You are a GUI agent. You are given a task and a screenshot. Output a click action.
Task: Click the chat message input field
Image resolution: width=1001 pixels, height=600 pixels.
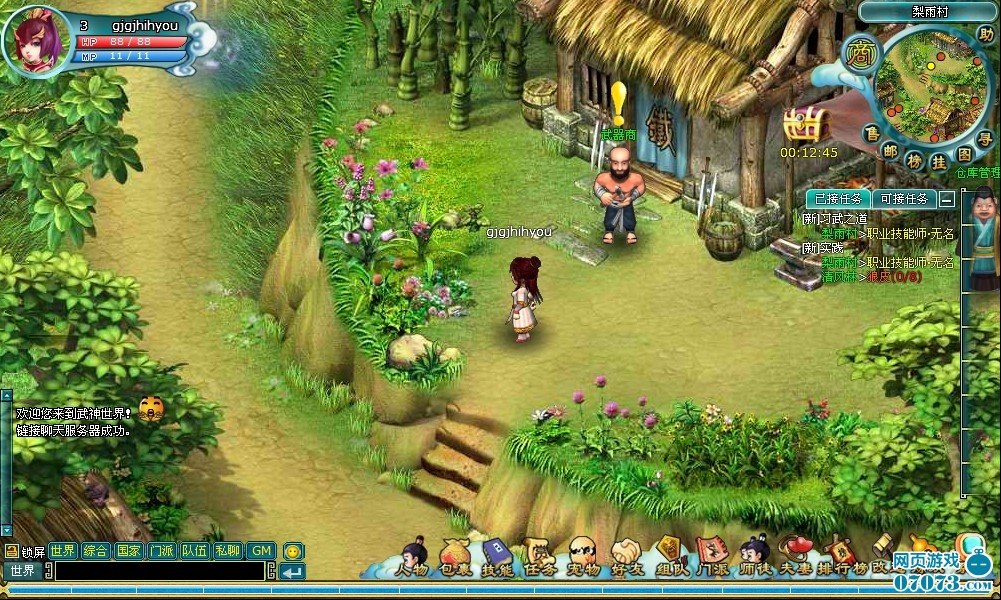160,571
